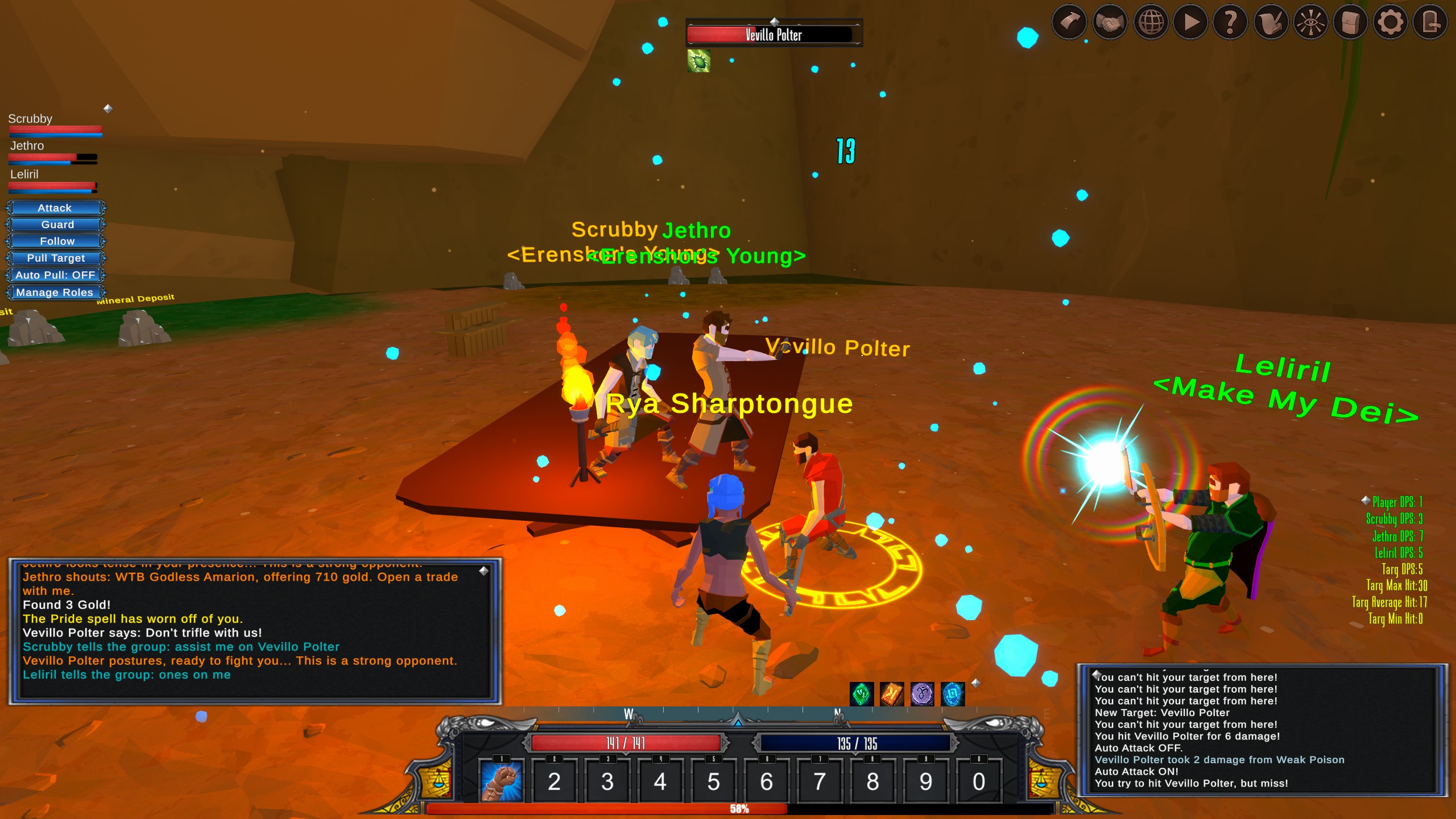The height and width of the screenshot is (819, 1456).
Task: Use the fist attack in hotbar slot one
Action: 501,782
